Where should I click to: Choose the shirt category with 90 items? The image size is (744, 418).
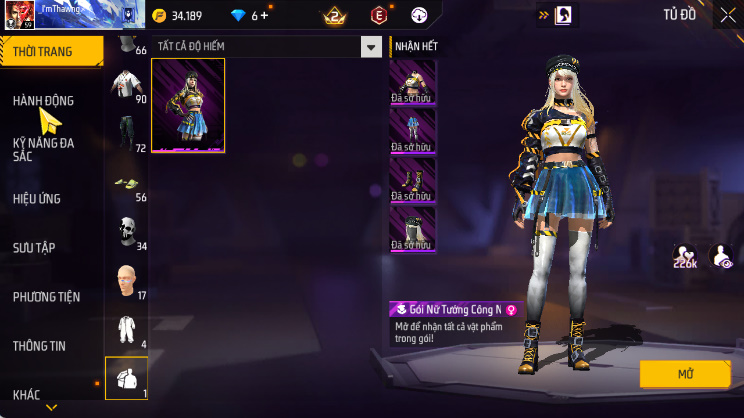[125, 86]
